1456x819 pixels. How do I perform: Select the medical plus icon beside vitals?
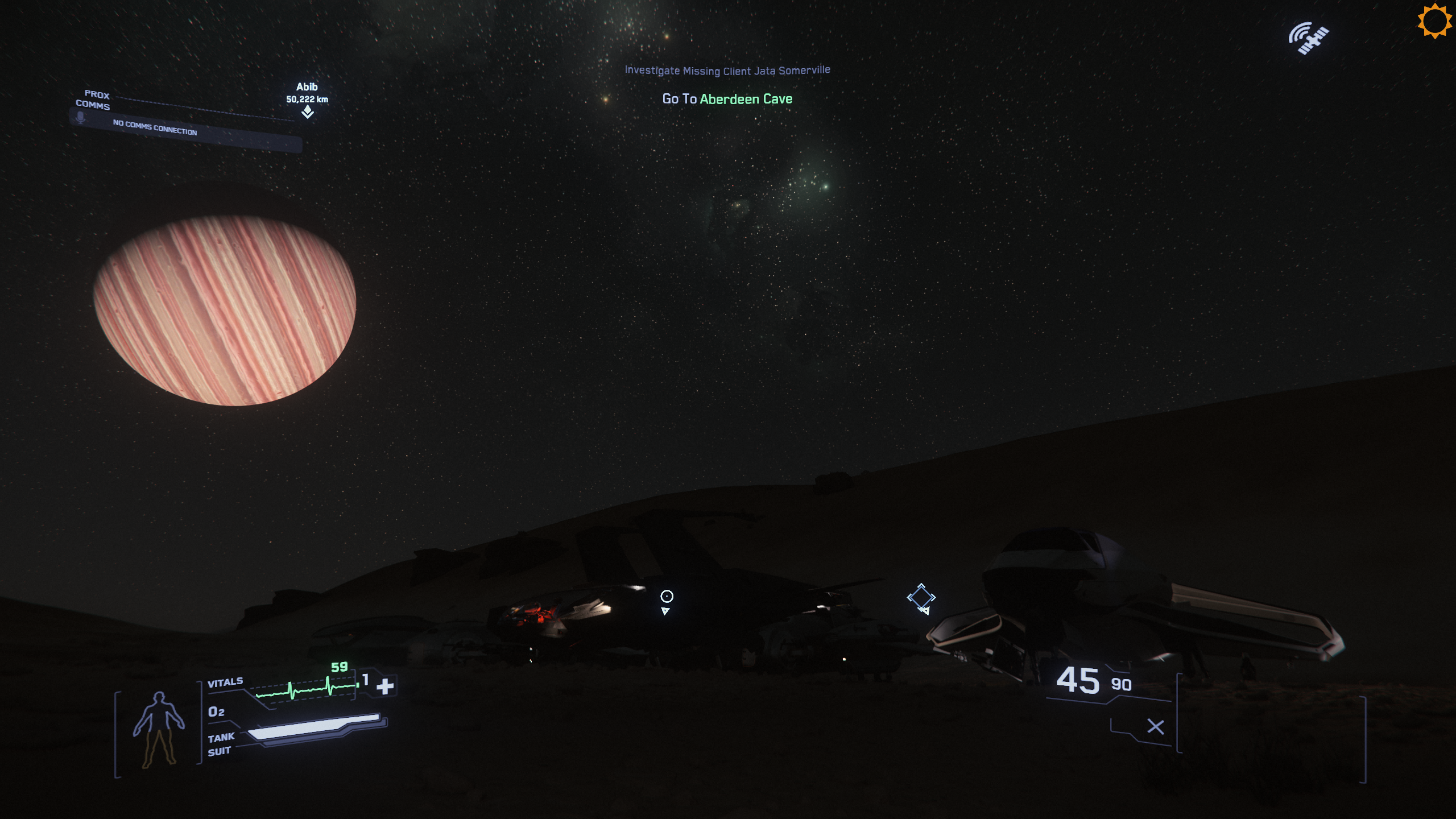pos(385,686)
